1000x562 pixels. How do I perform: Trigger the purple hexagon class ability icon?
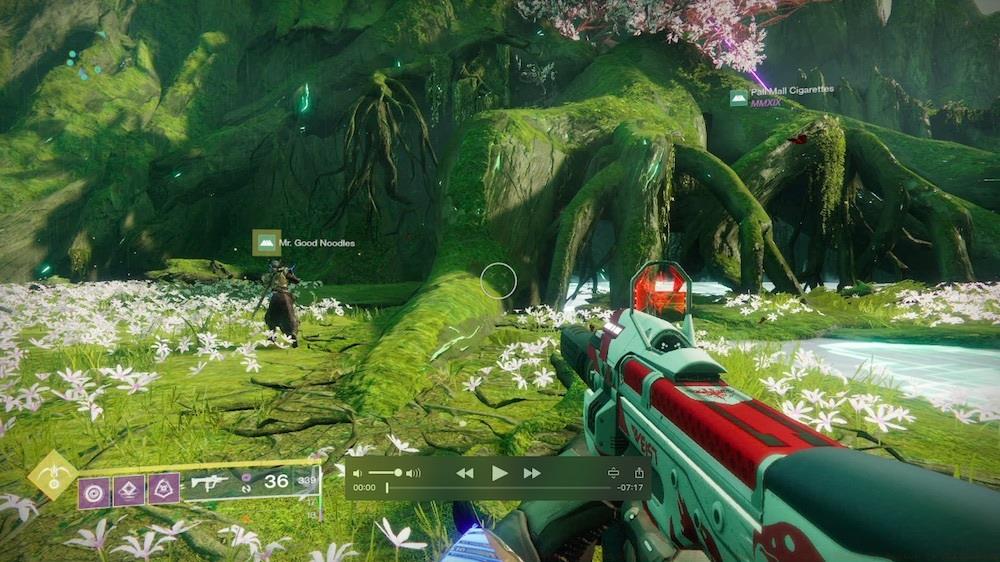(x=163, y=489)
